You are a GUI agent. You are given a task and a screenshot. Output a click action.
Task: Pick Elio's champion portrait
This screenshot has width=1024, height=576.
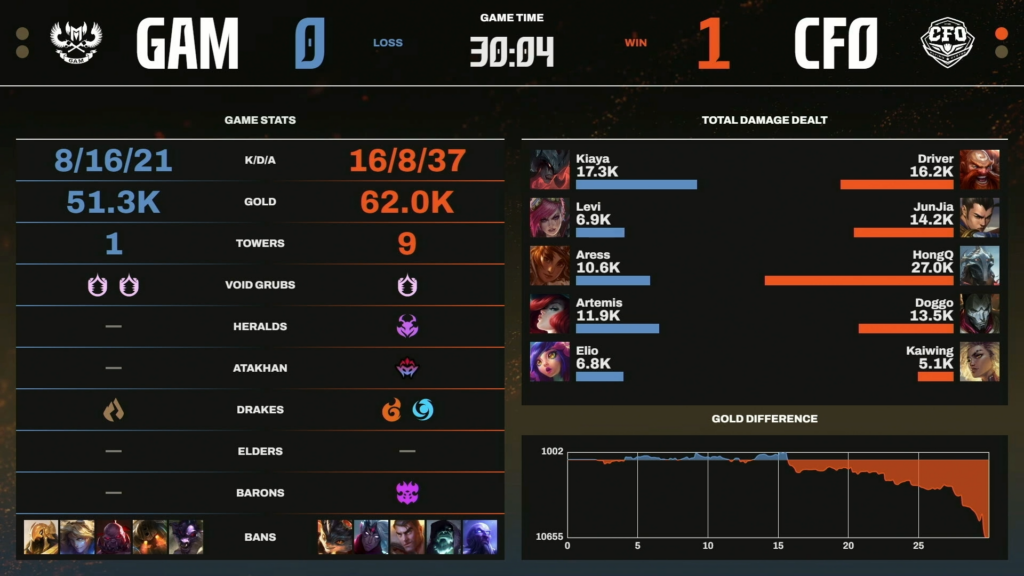coord(549,361)
